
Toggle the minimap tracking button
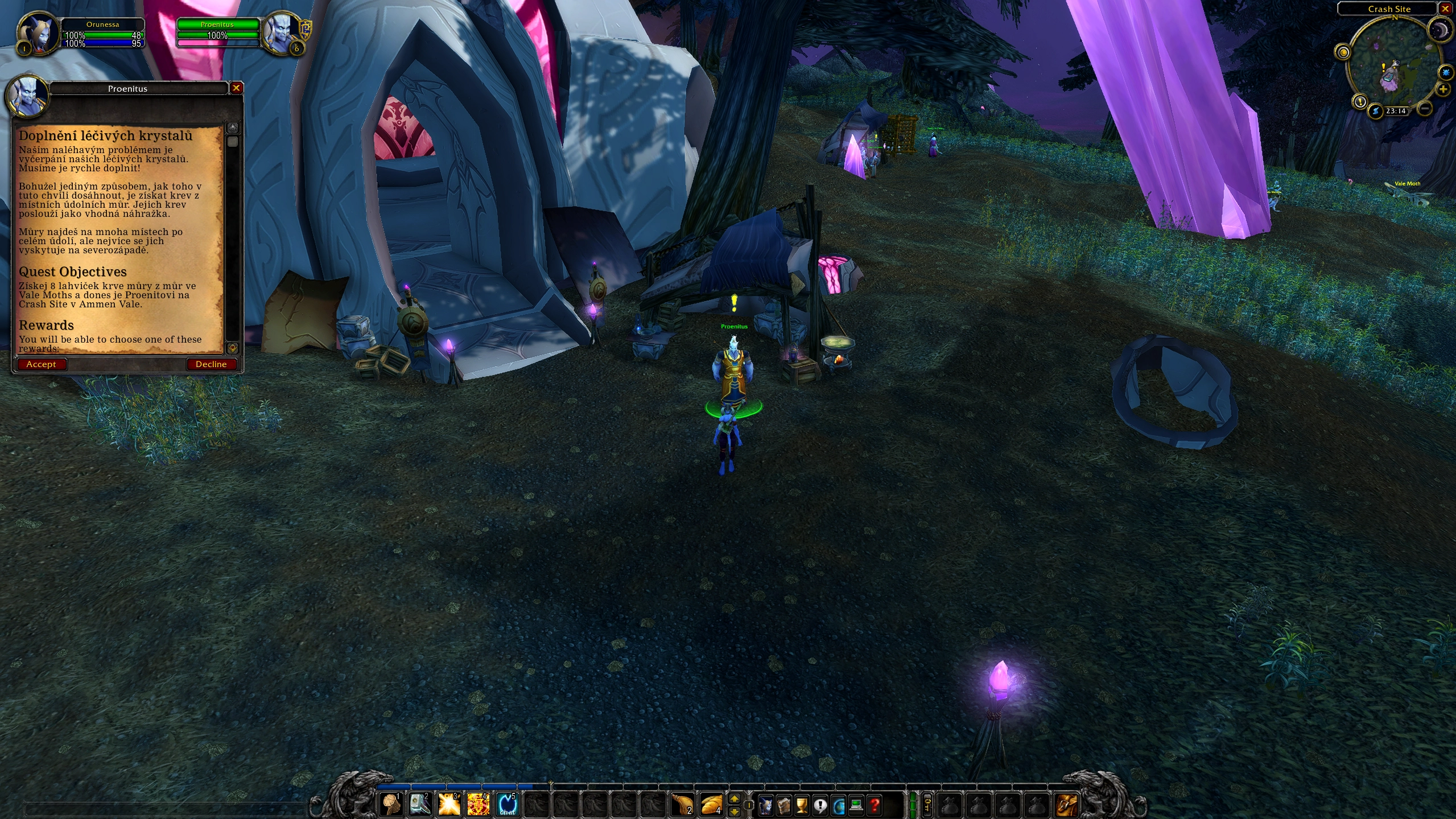click(x=1343, y=53)
